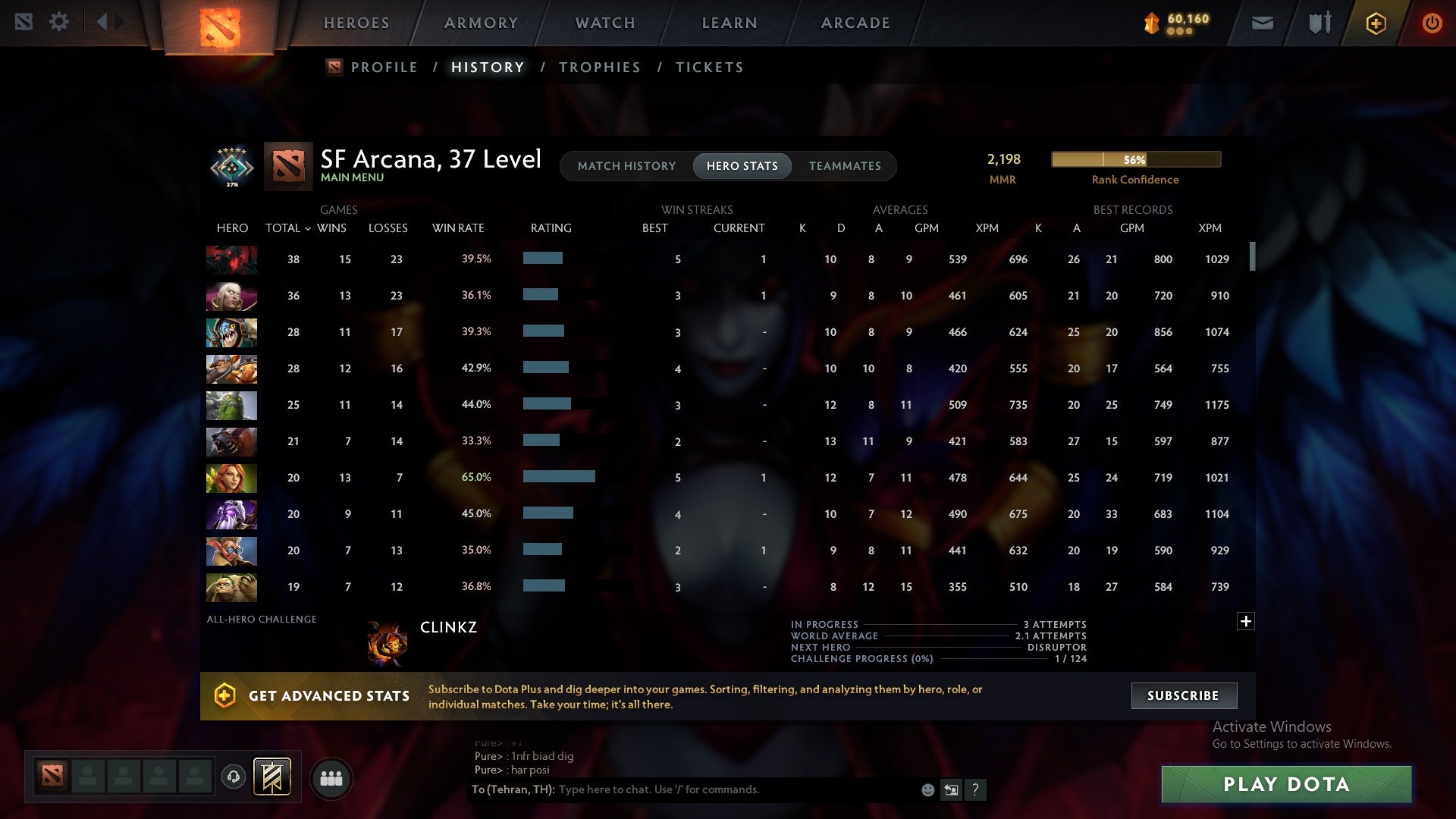
Task: Click the SUBSCRIBE button
Action: (1183, 695)
